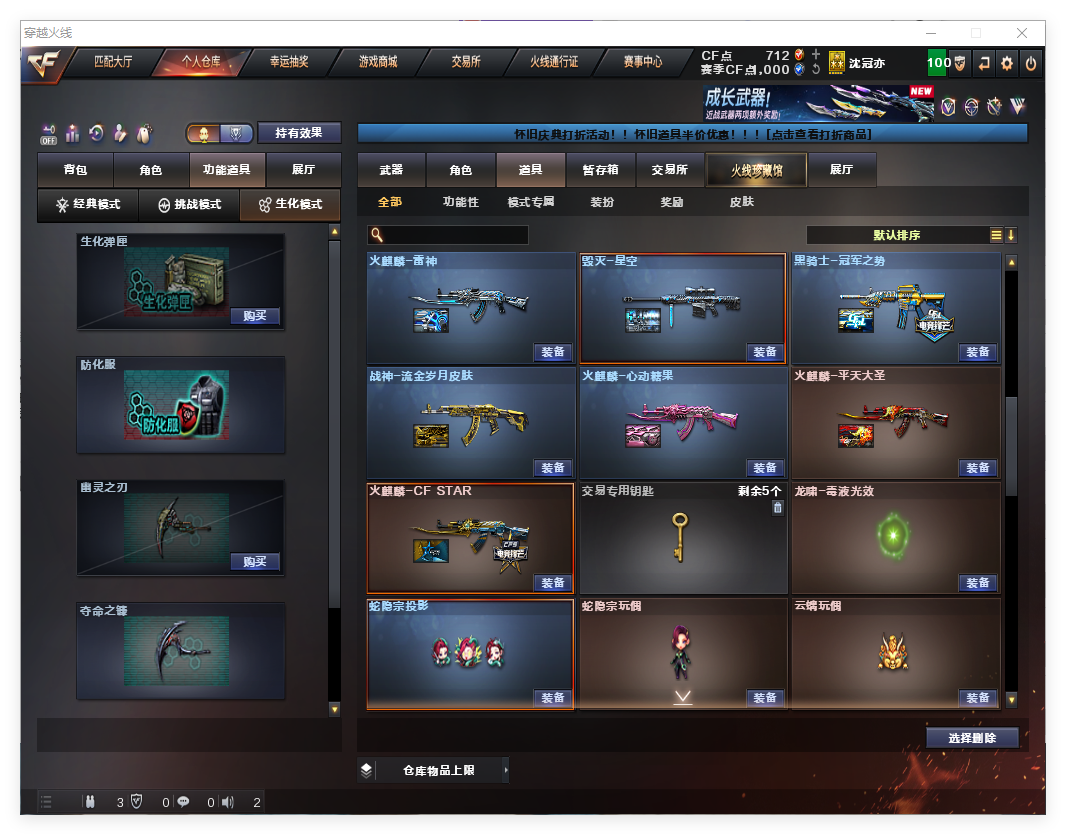Buy the 生化弹匣 item
This screenshot has height=835, width=1066.
(x=254, y=316)
